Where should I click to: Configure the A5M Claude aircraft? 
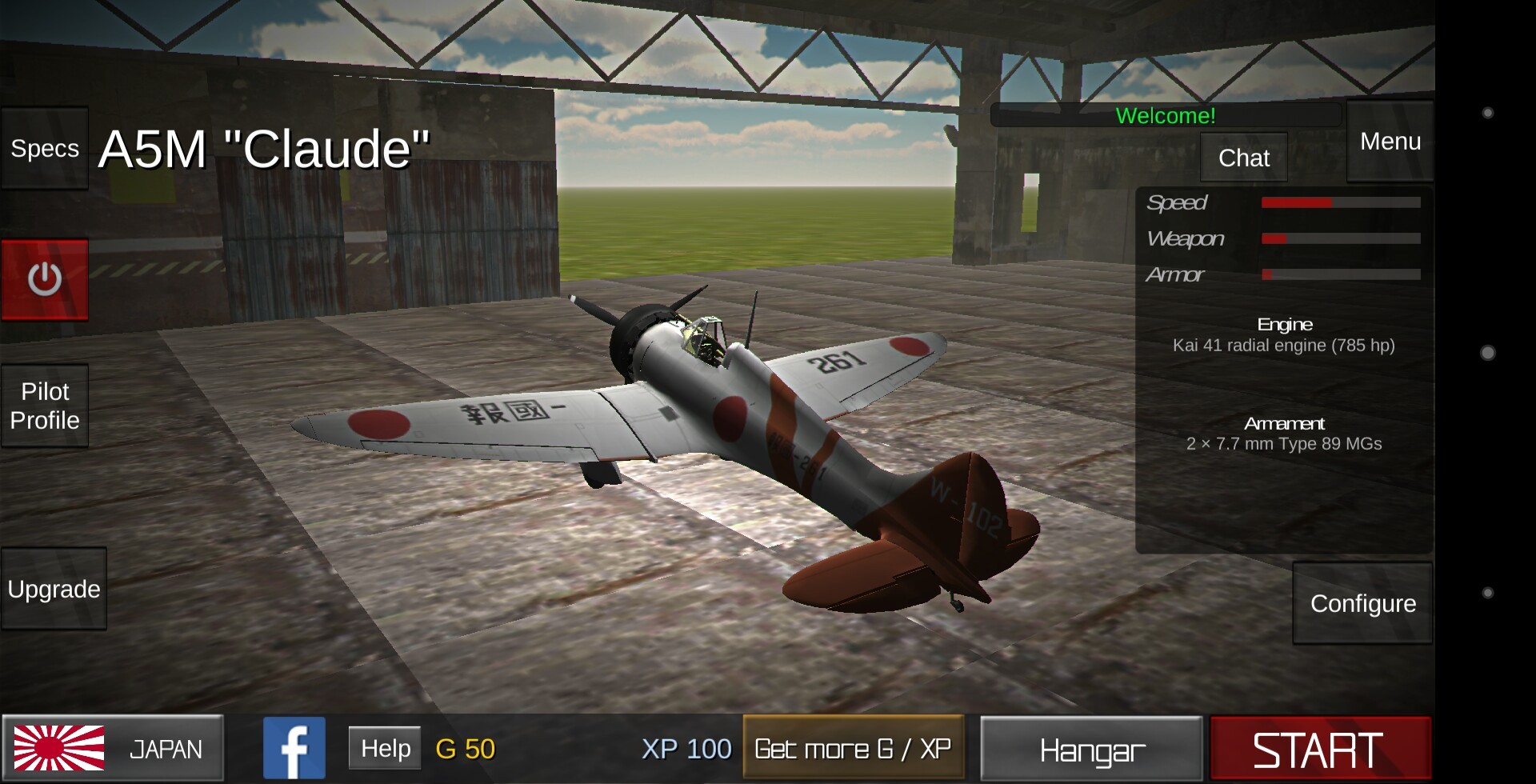click(x=1362, y=603)
